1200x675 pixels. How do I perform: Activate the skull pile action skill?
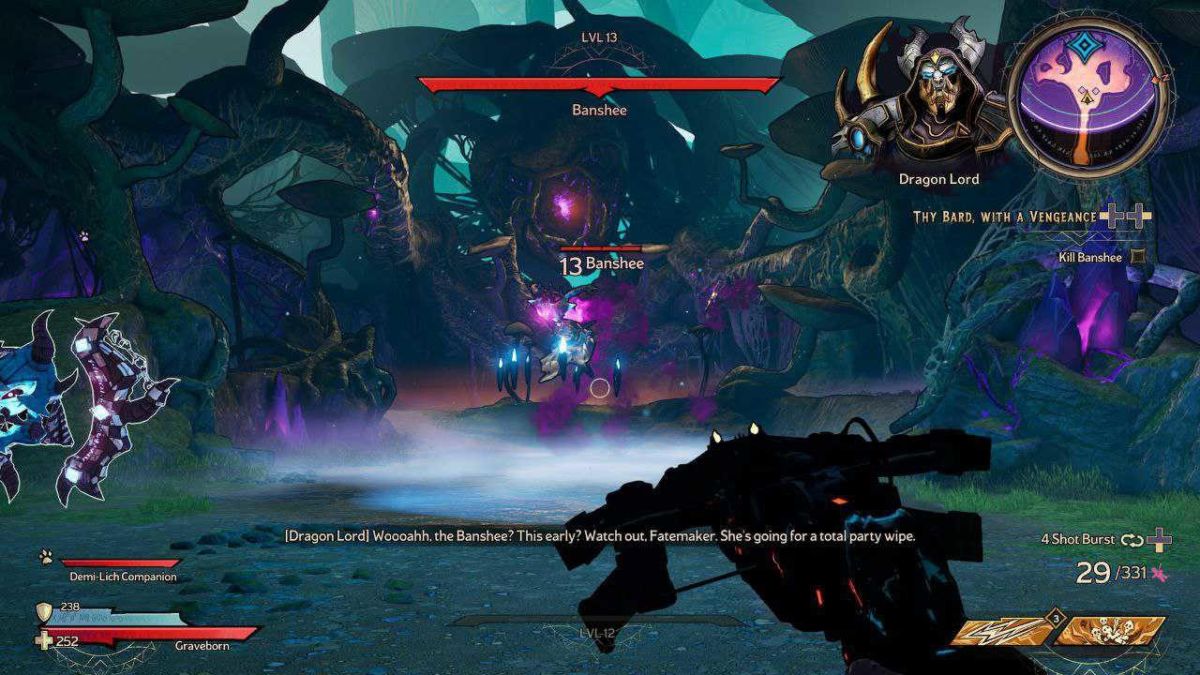[1112, 632]
